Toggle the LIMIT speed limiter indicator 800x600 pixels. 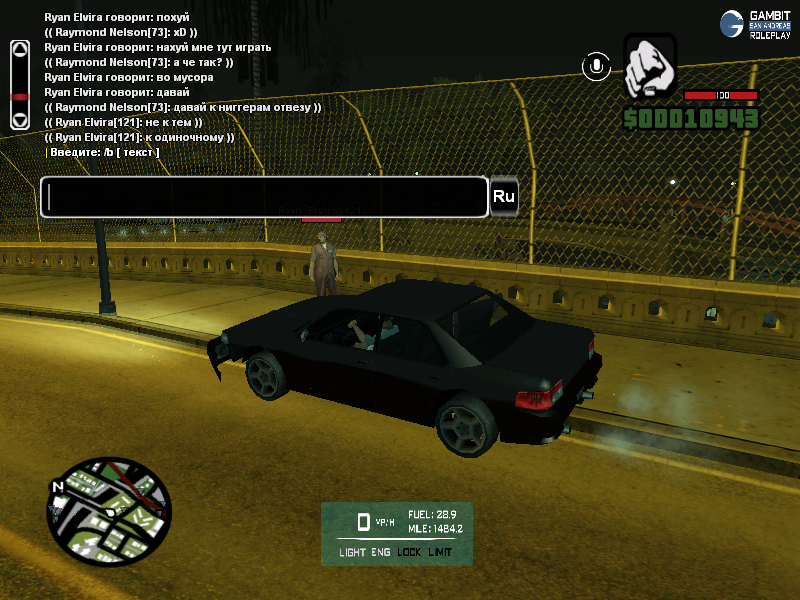coord(440,552)
